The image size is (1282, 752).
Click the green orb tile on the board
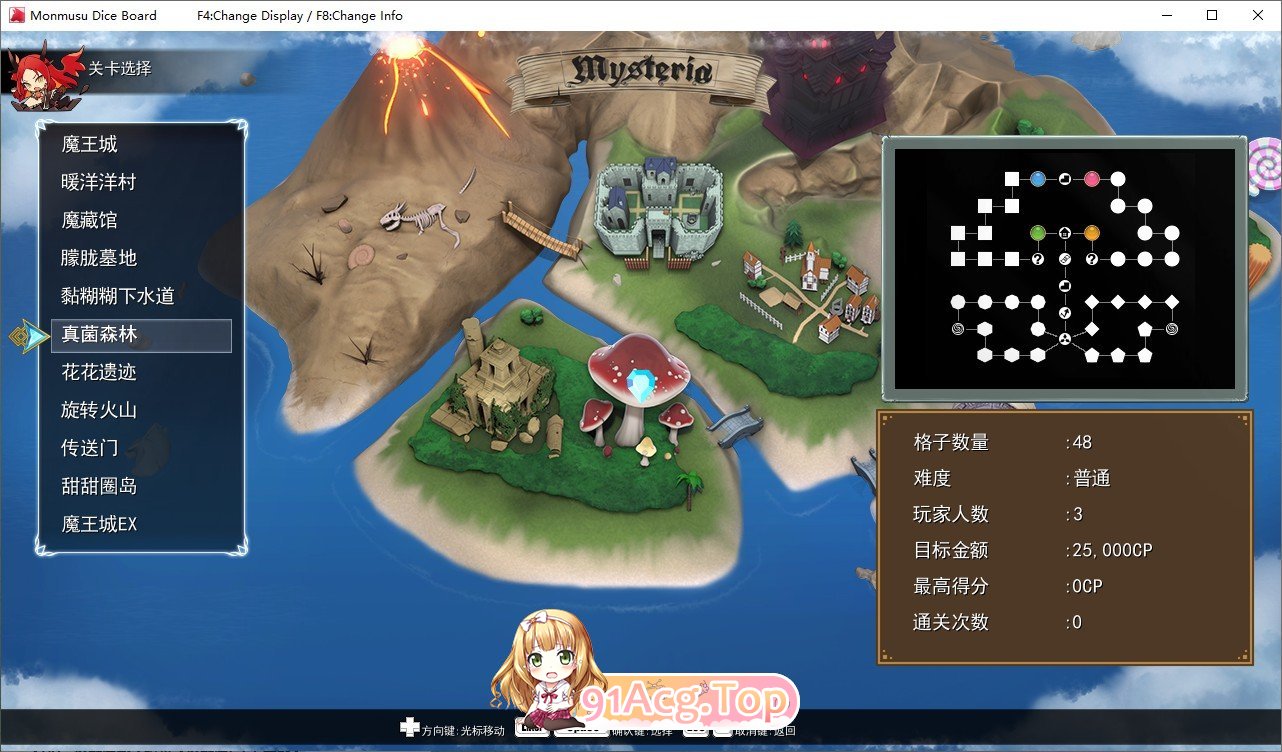[1038, 233]
